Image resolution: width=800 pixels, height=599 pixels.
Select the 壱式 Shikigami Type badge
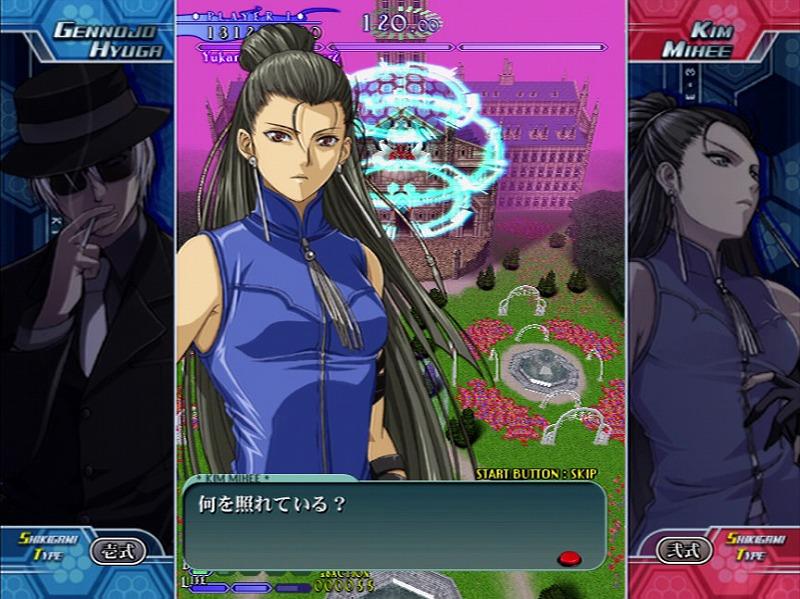pos(118,550)
